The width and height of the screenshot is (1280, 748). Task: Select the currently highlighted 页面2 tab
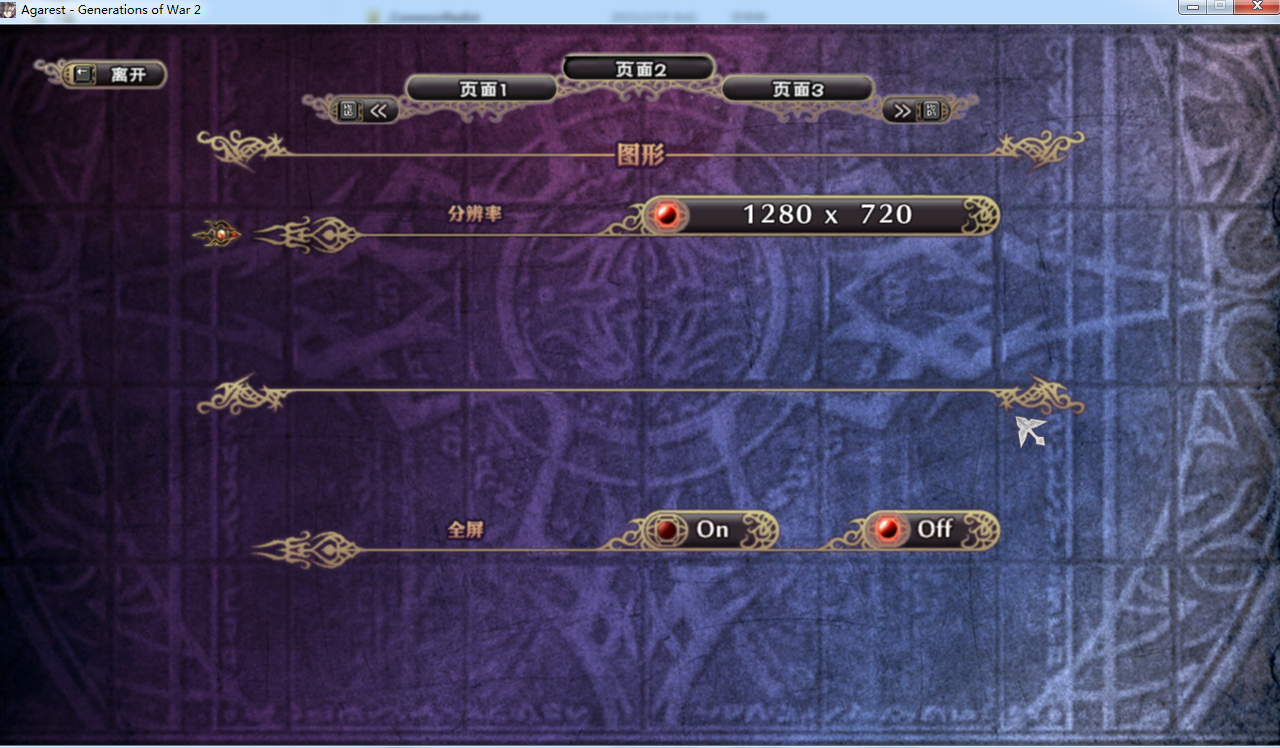pyautogui.click(x=639, y=68)
